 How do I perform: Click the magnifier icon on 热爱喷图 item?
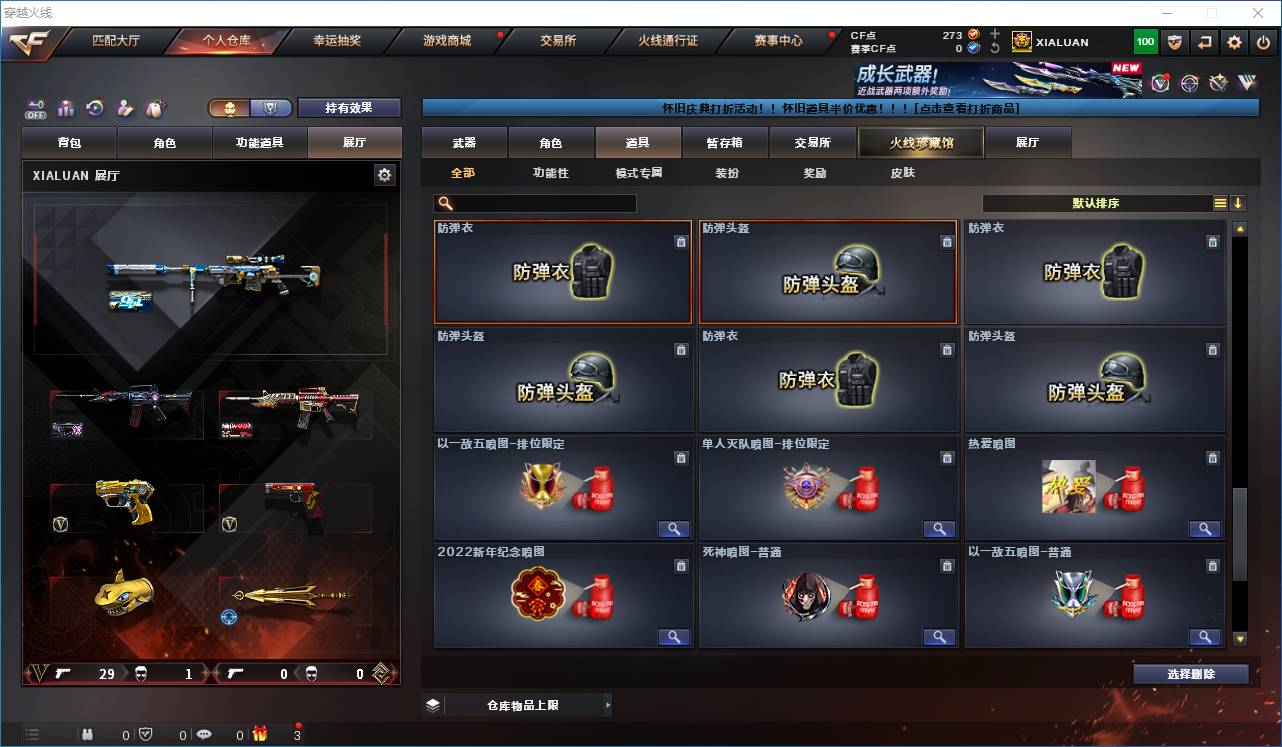pos(1204,529)
